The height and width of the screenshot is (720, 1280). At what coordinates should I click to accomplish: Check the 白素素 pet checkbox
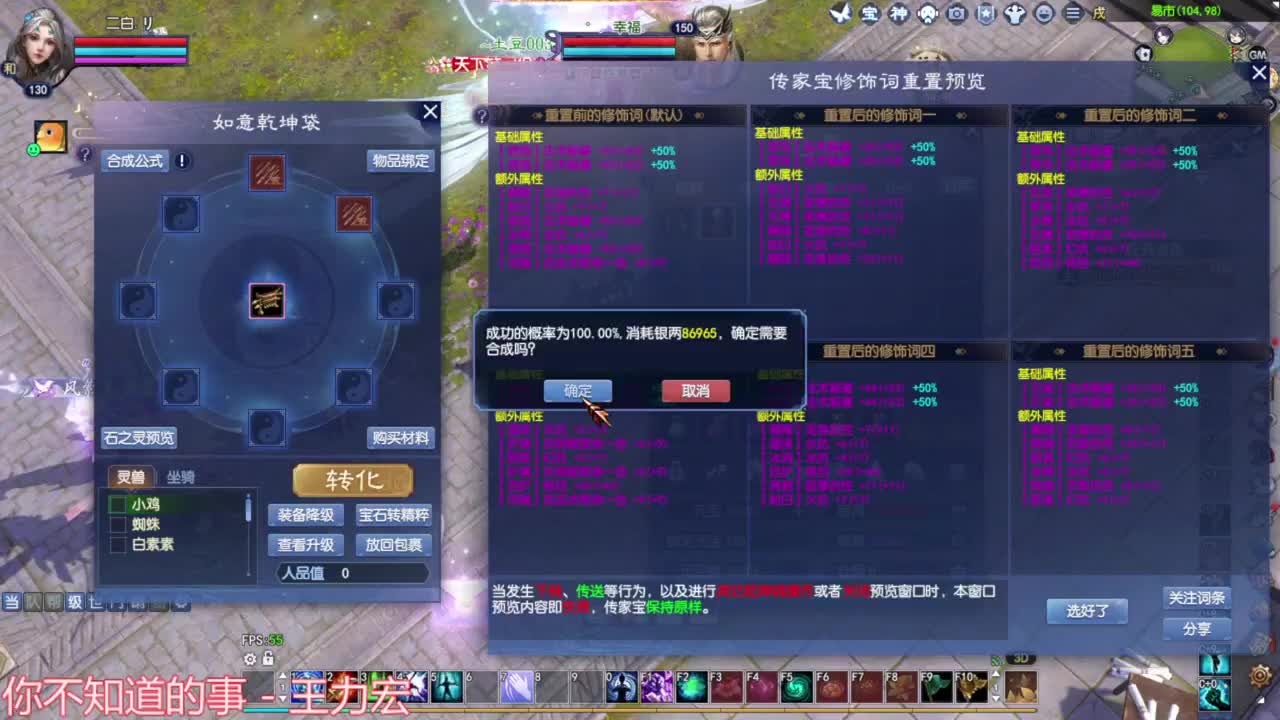point(117,546)
